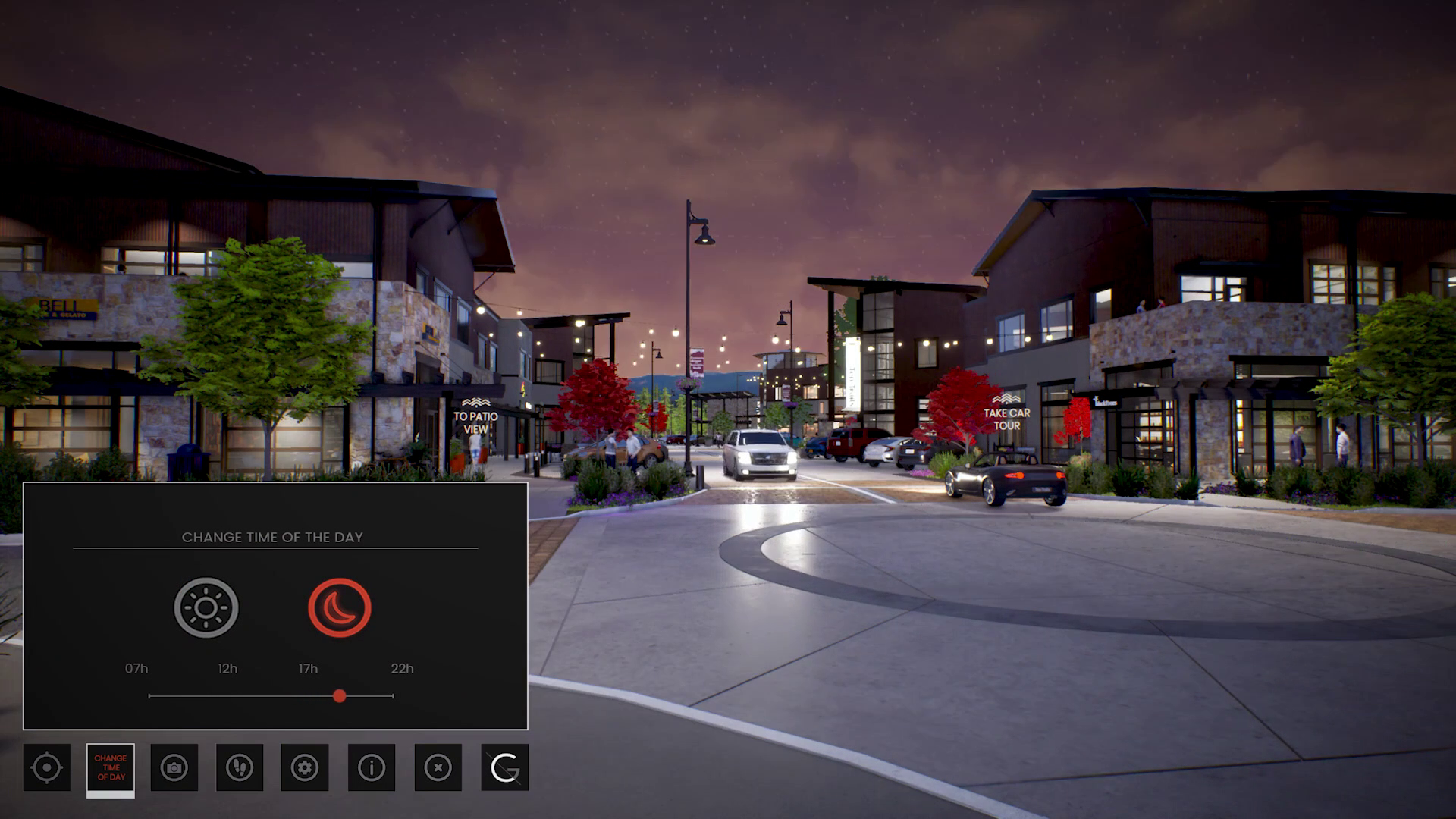
Task: Click the 22h label on the time scale
Action: click(x=402, y=669)
